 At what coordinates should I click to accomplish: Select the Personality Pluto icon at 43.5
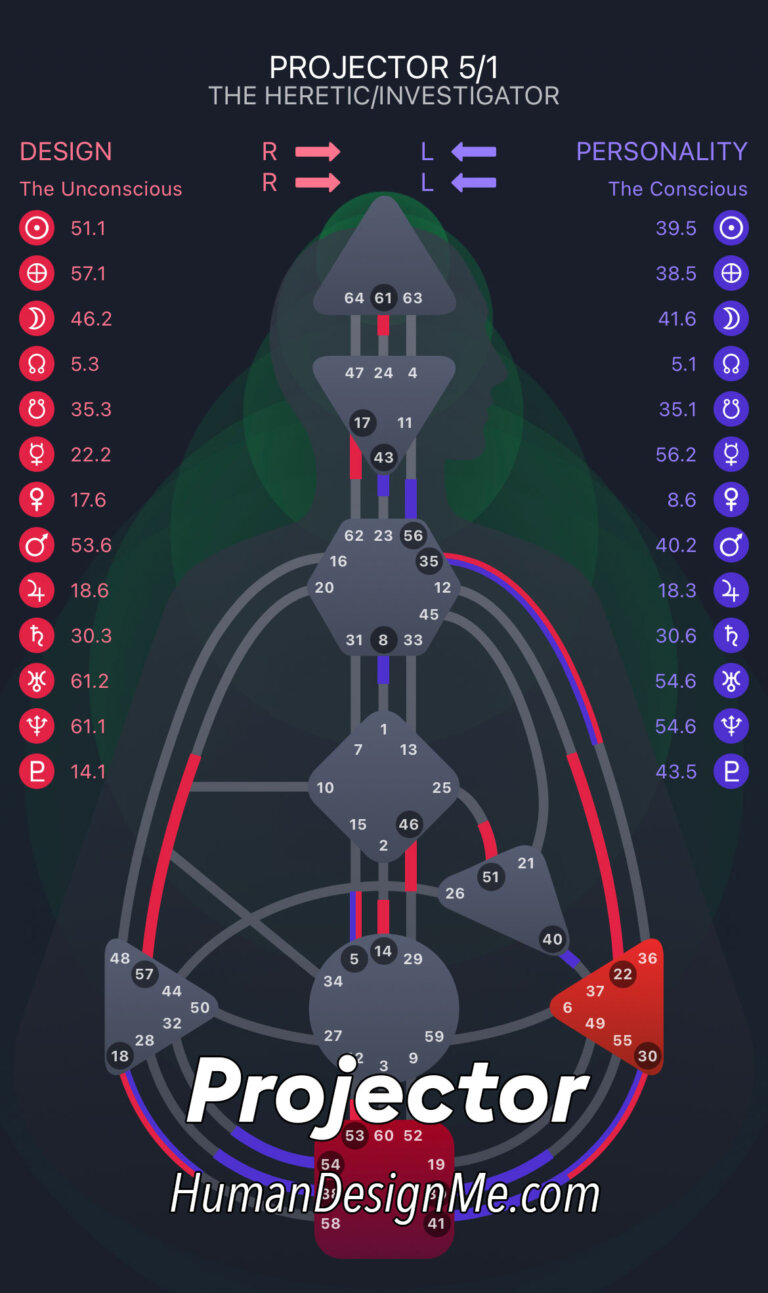[x=731, y=771]
